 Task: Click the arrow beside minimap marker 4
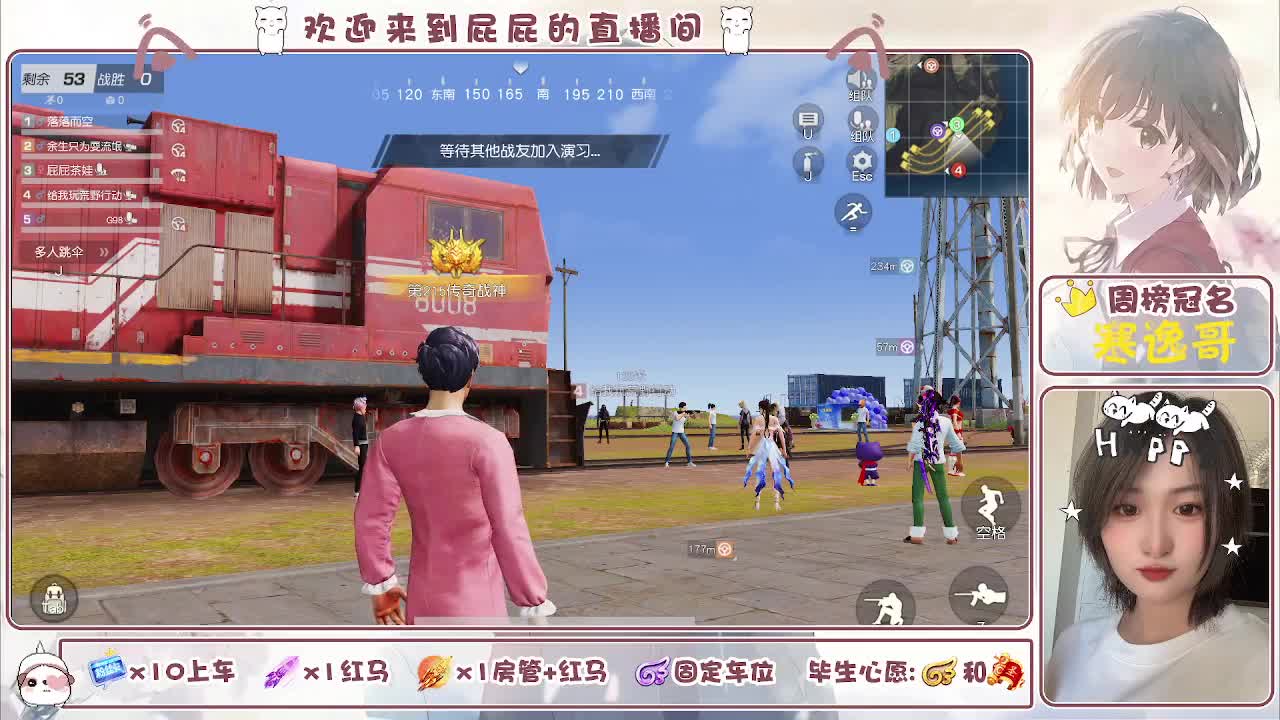coord(947,171)
